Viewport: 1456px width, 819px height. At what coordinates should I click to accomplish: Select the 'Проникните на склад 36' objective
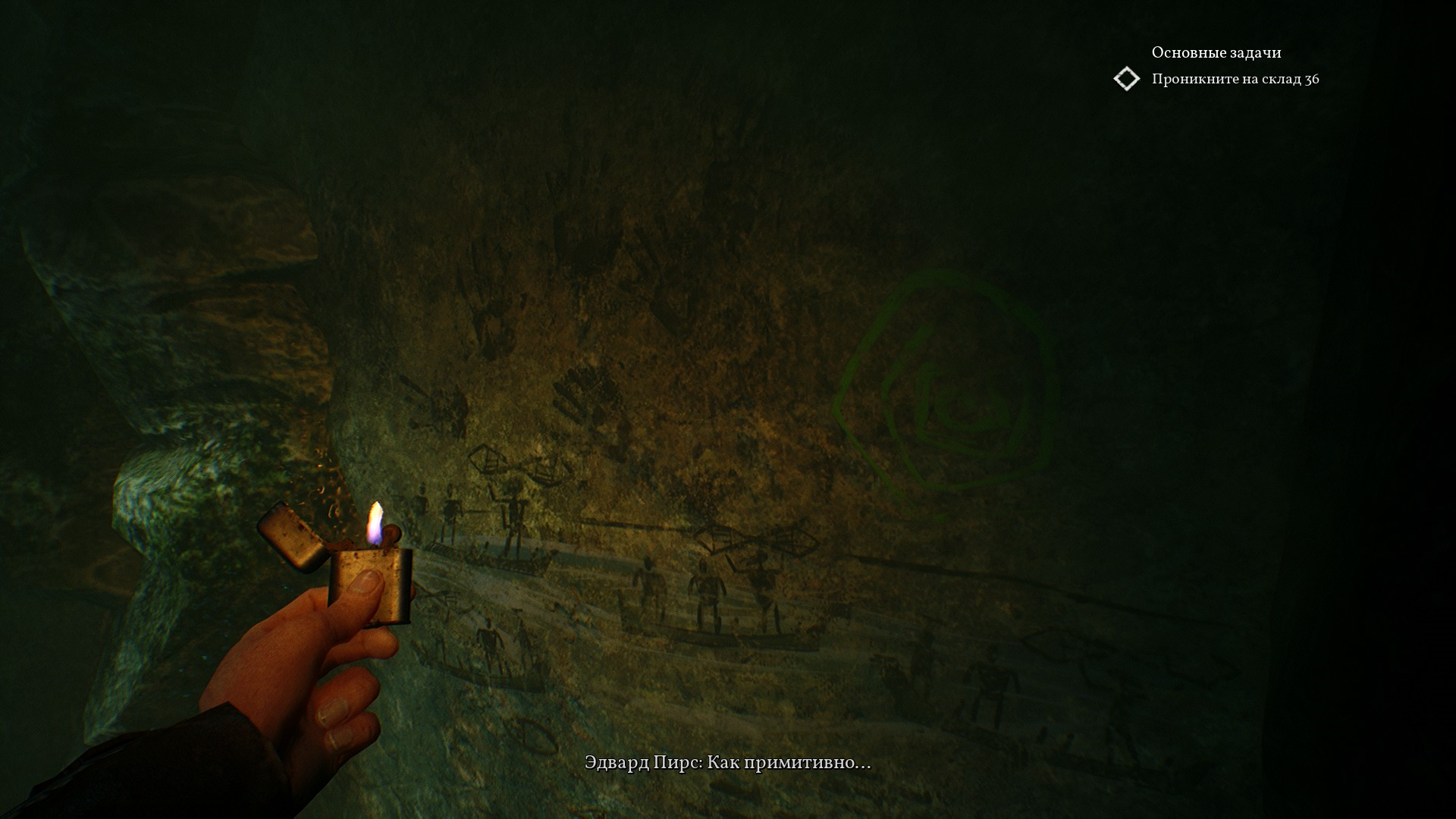click(x=1235, y=79)
